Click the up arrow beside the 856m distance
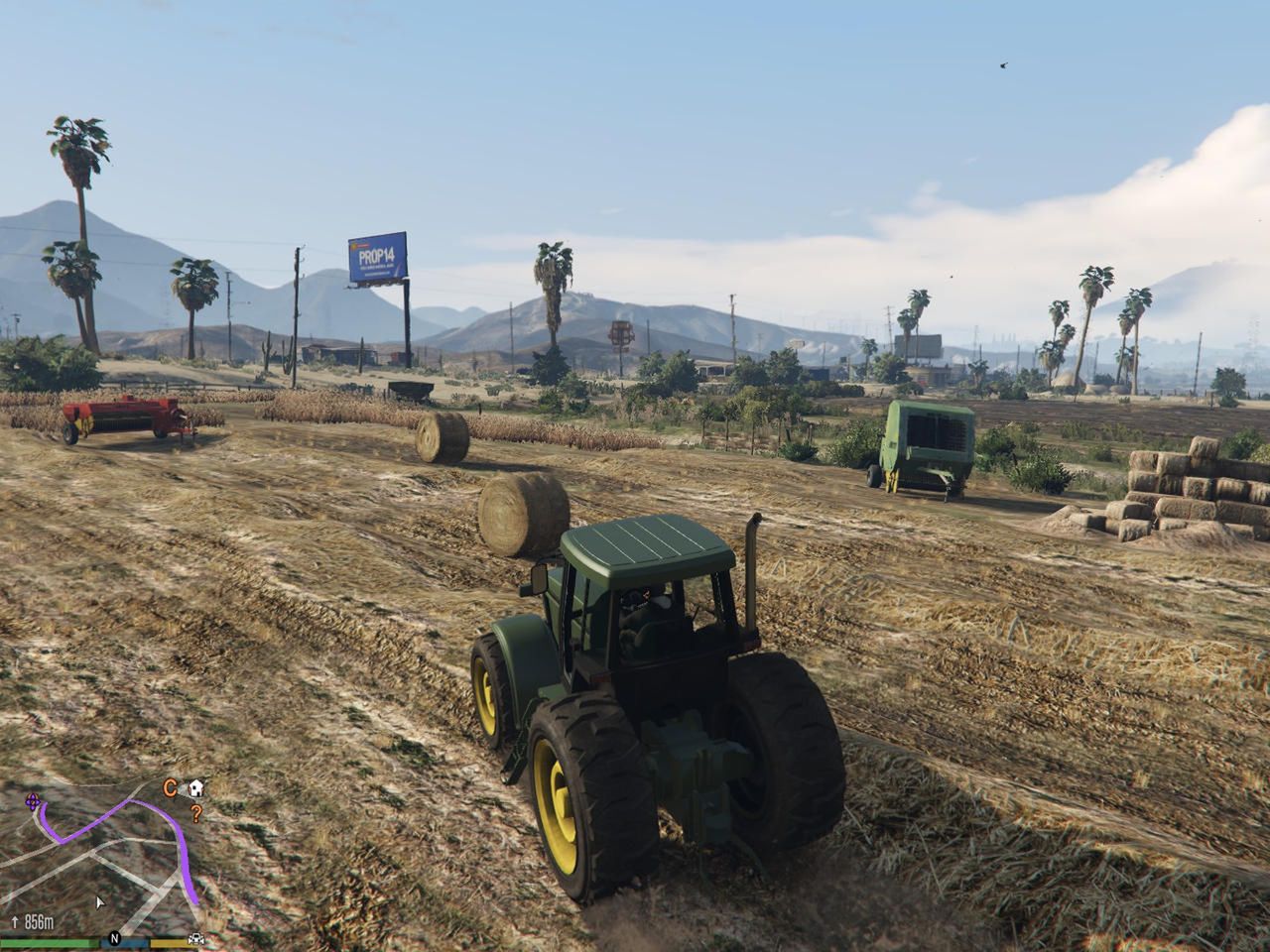Screen dimensions: 1270x952 (16, 920)
